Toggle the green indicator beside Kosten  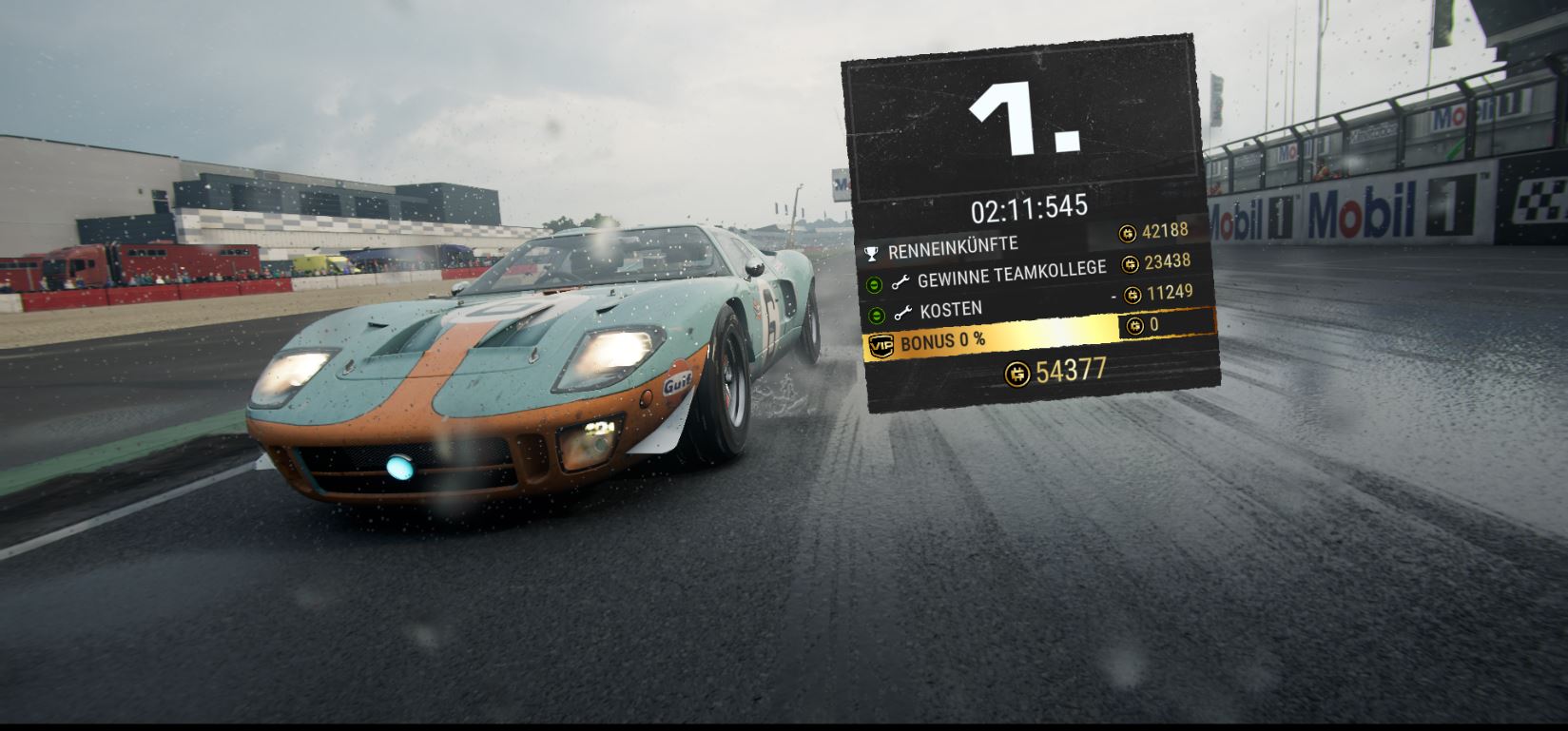[x=875, y=315]
